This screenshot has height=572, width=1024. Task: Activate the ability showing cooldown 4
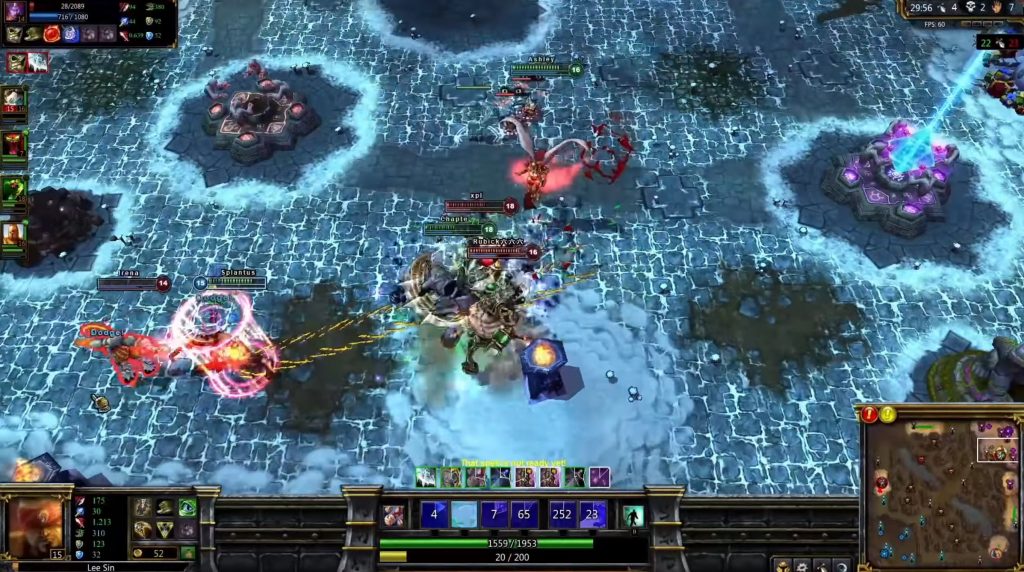pos(434,515)
